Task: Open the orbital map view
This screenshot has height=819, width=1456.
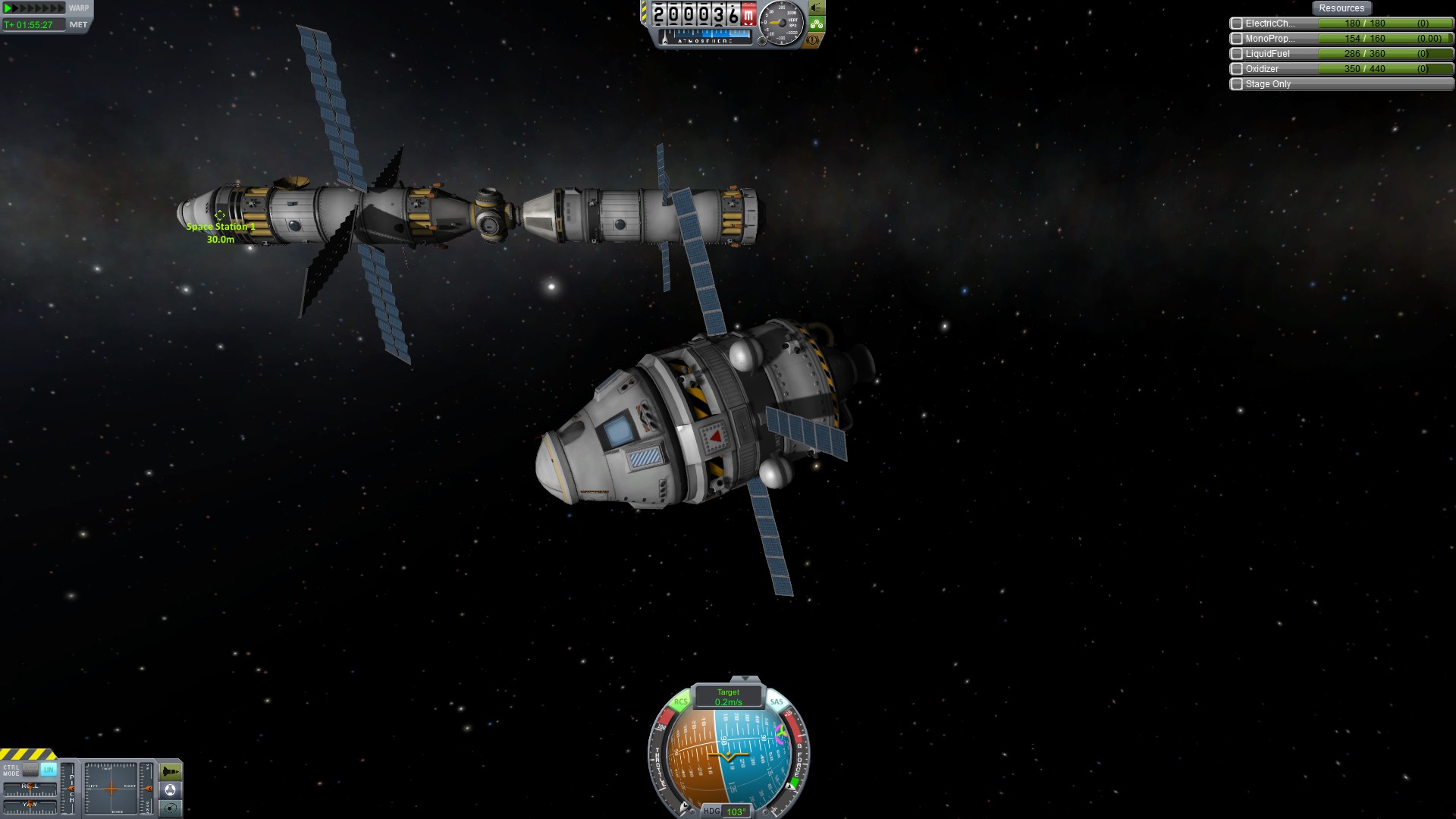Action: tap(171, 808)
